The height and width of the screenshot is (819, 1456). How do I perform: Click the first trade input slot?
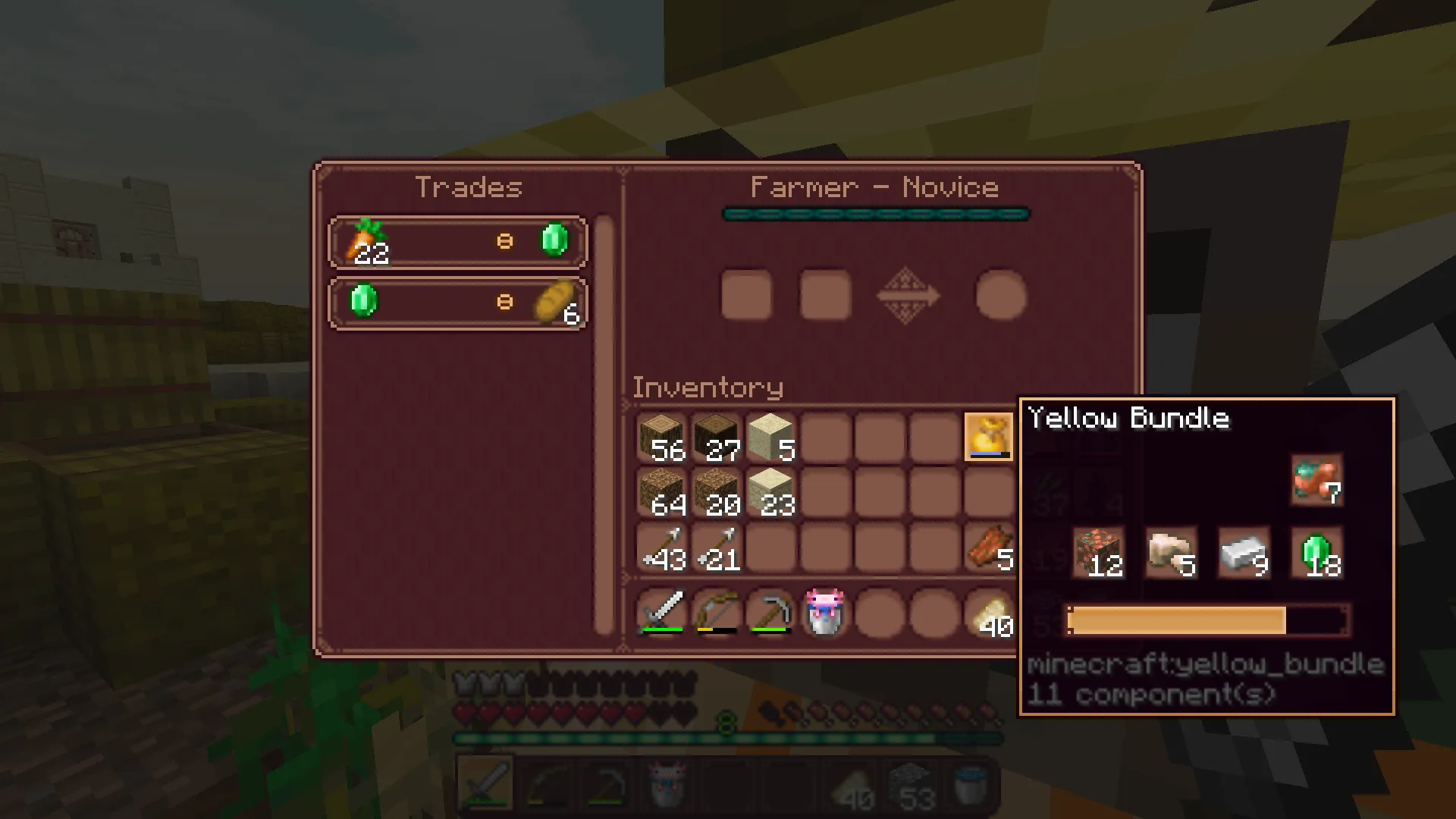point(747,296)
